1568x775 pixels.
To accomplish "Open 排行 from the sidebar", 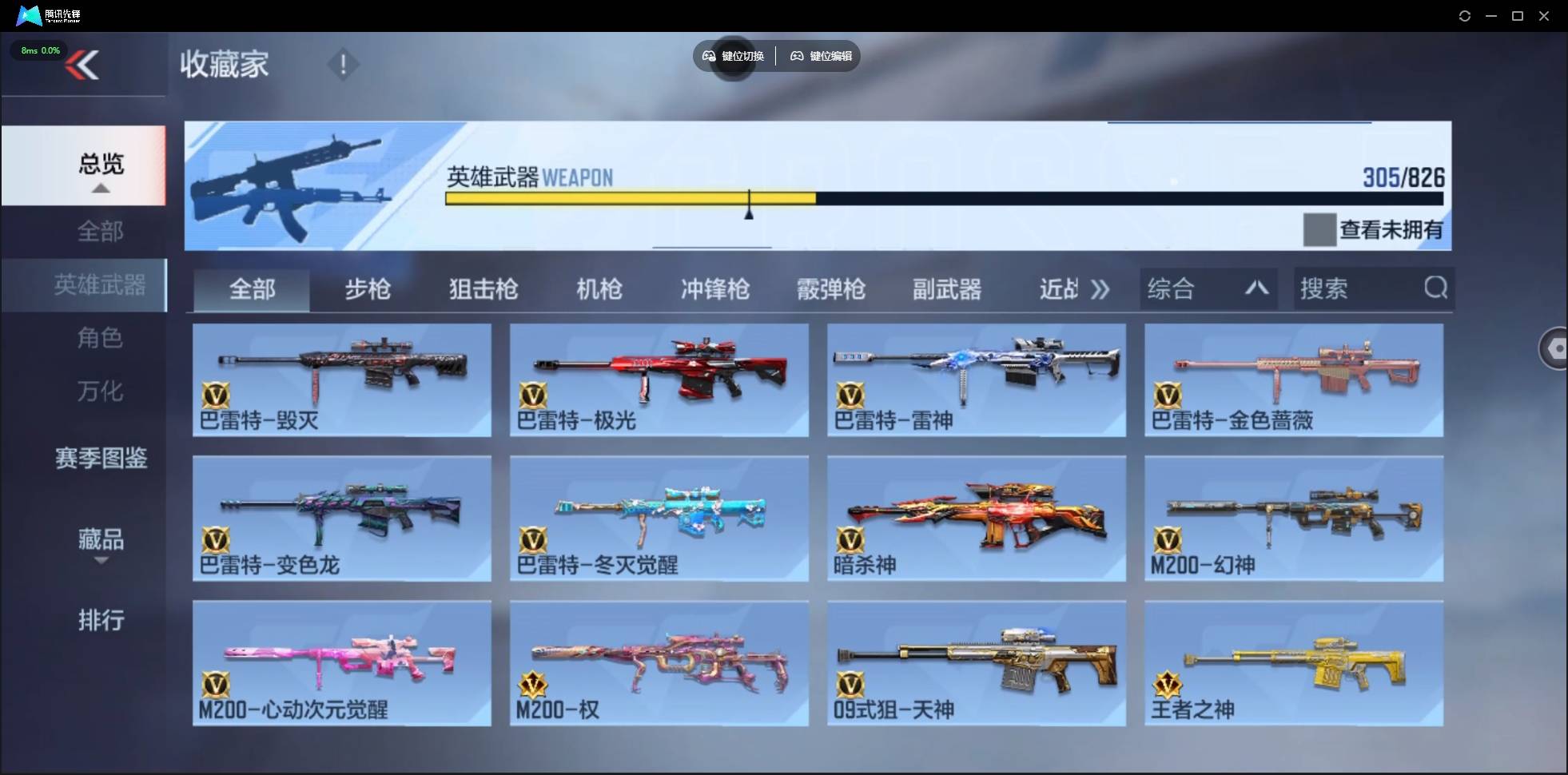I will [x=101, y=621].
